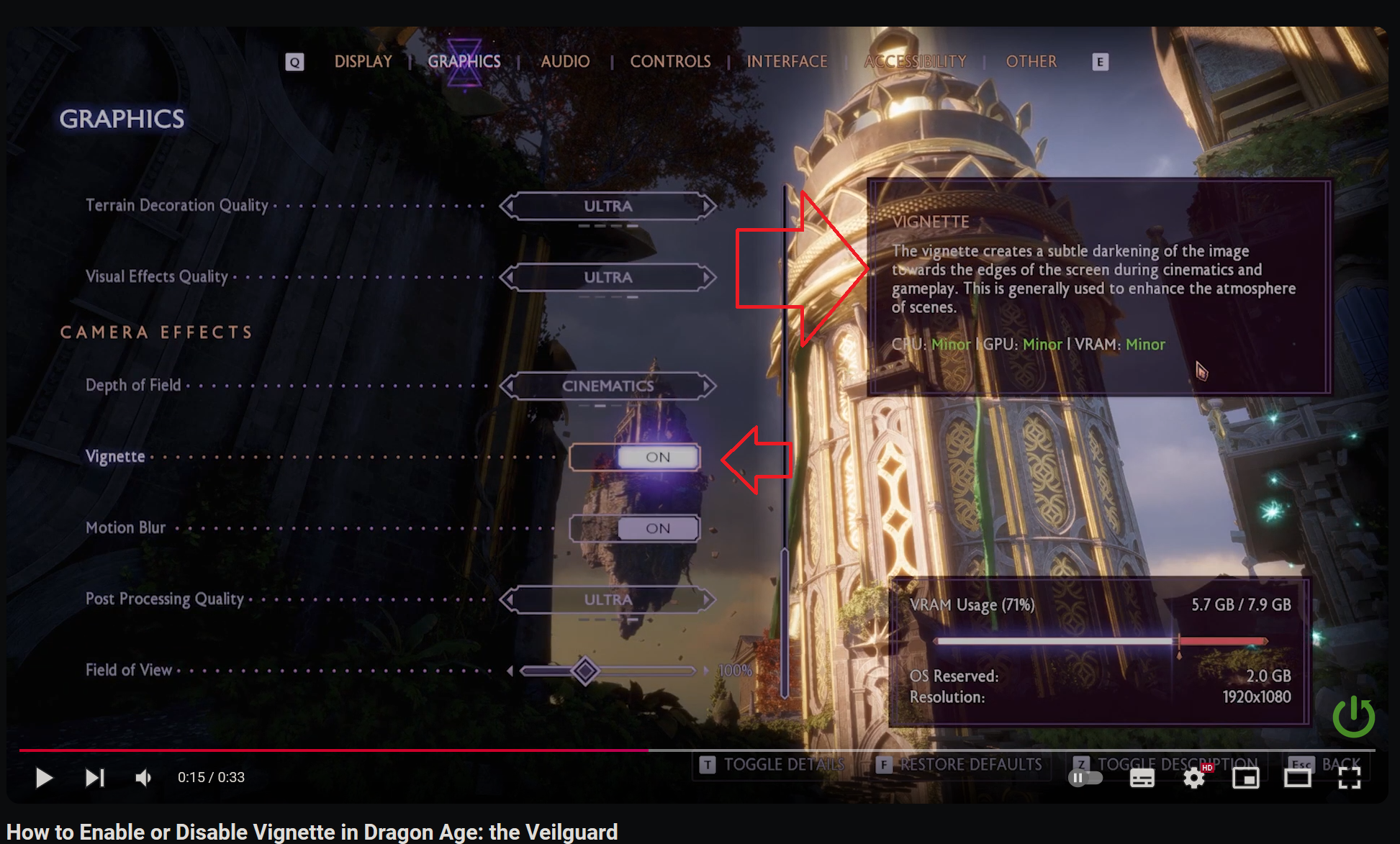Viewport: 1400px width, 844px height.
Task: Open the miniplayer
Action: [x=1246, y=778]
